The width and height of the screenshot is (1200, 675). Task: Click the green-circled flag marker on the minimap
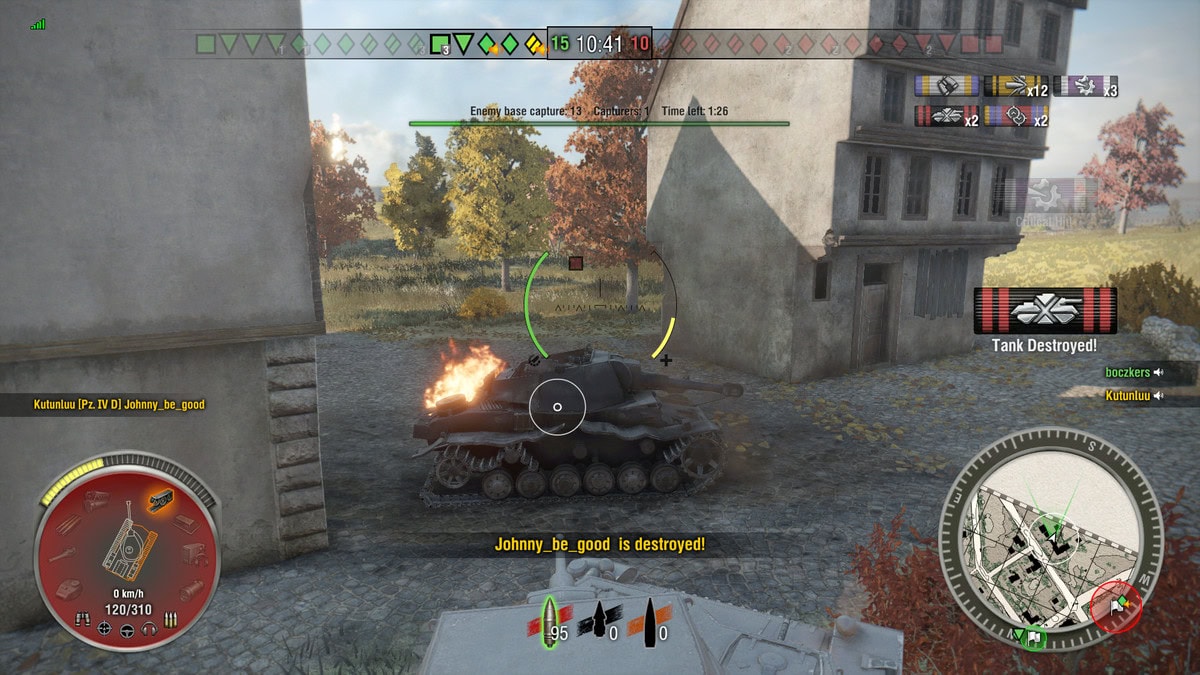pyautogui.click(x=1030, y=636)
